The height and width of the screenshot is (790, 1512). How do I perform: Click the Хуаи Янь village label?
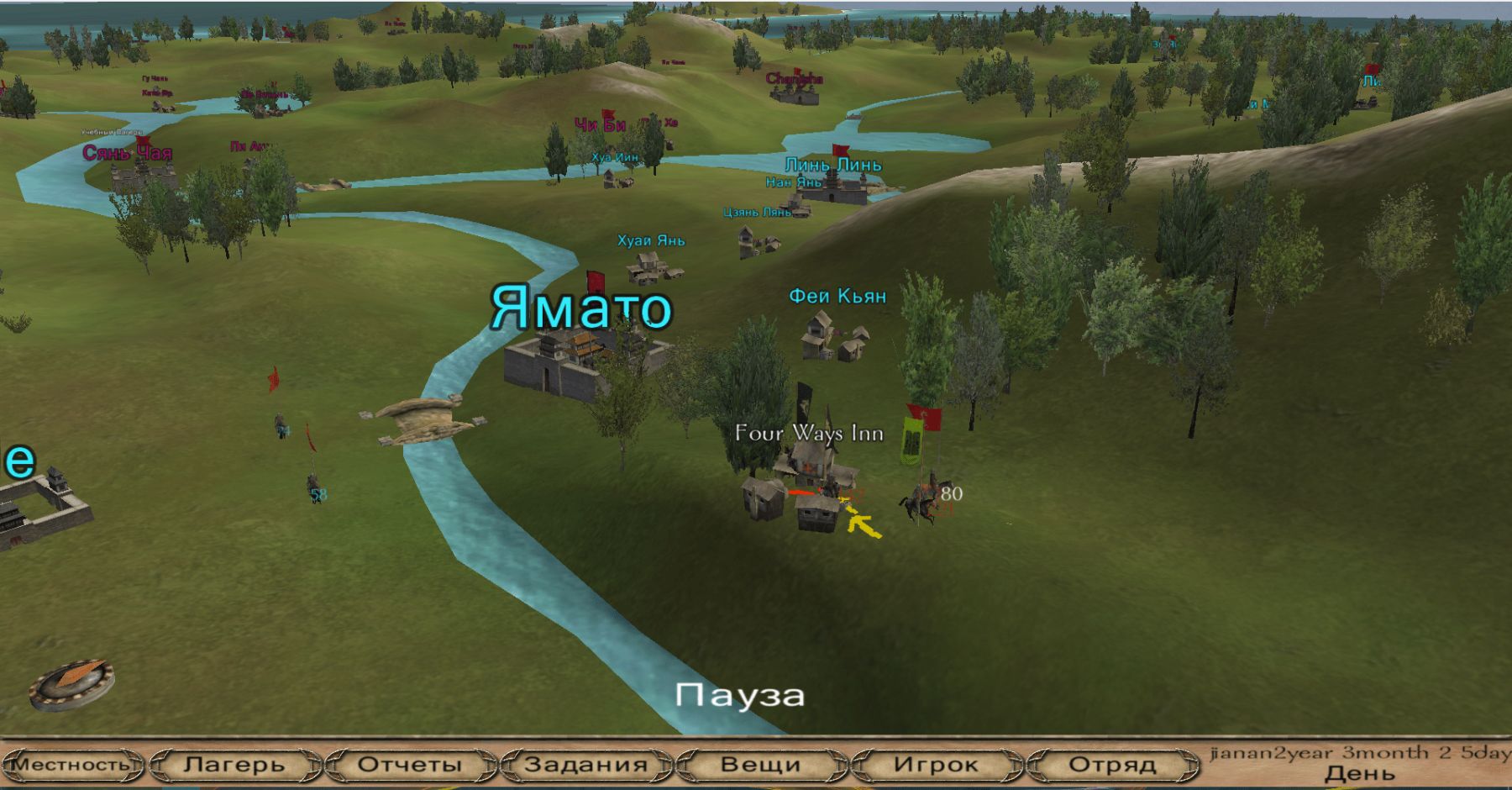(651, 240)
